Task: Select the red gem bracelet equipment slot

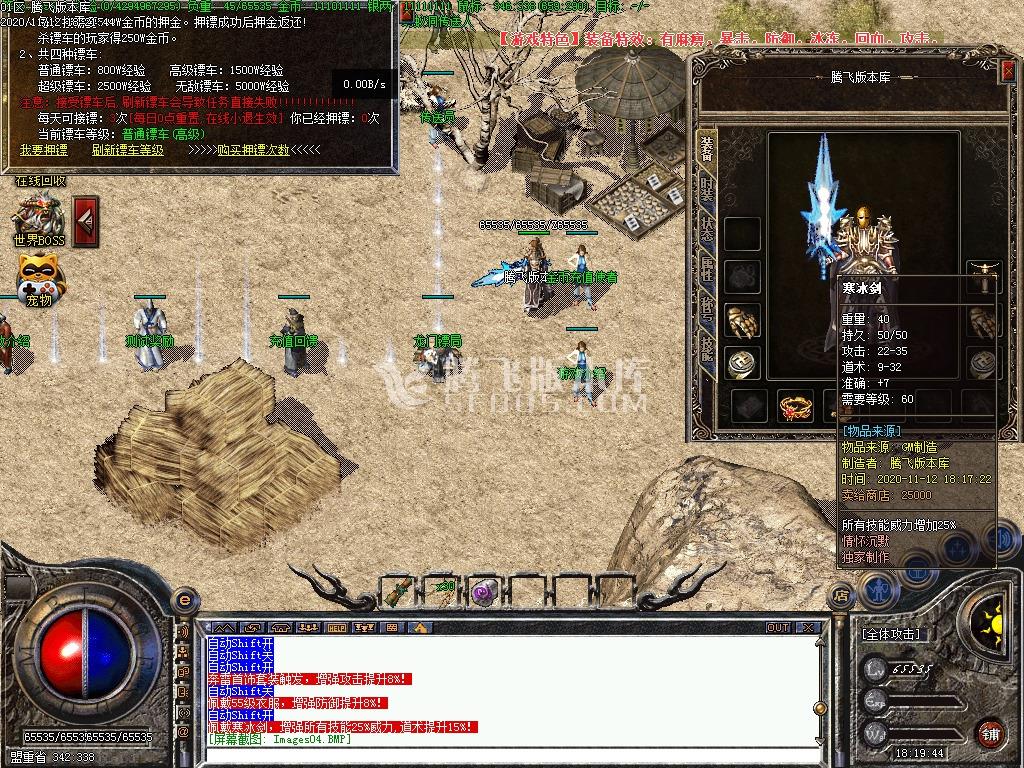Action: (794, 407)
